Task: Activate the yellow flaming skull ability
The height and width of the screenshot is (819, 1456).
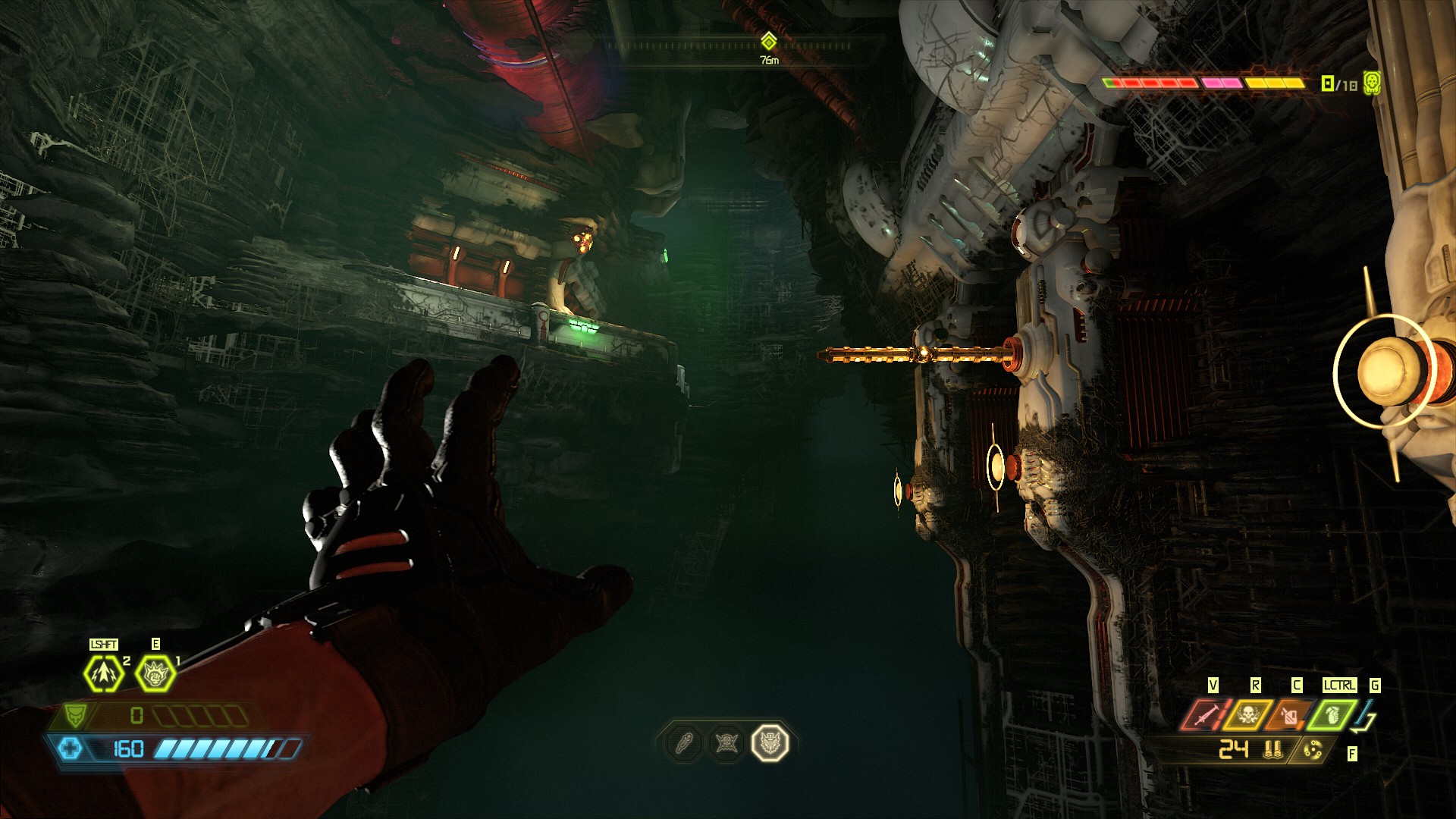Action: coord(1247,714)
